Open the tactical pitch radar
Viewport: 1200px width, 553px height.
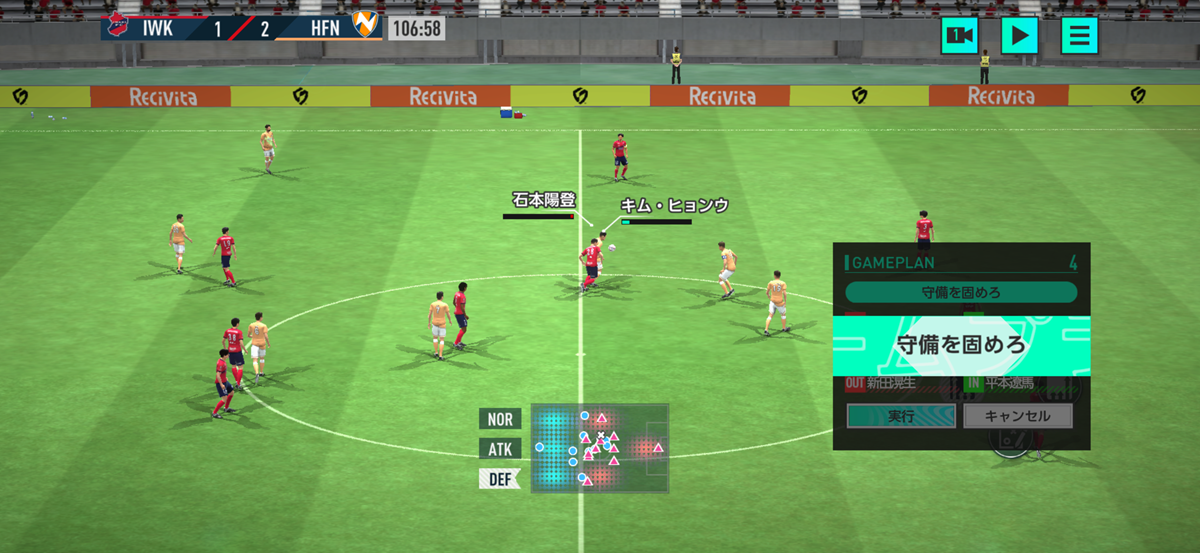(x=599, y=448)
